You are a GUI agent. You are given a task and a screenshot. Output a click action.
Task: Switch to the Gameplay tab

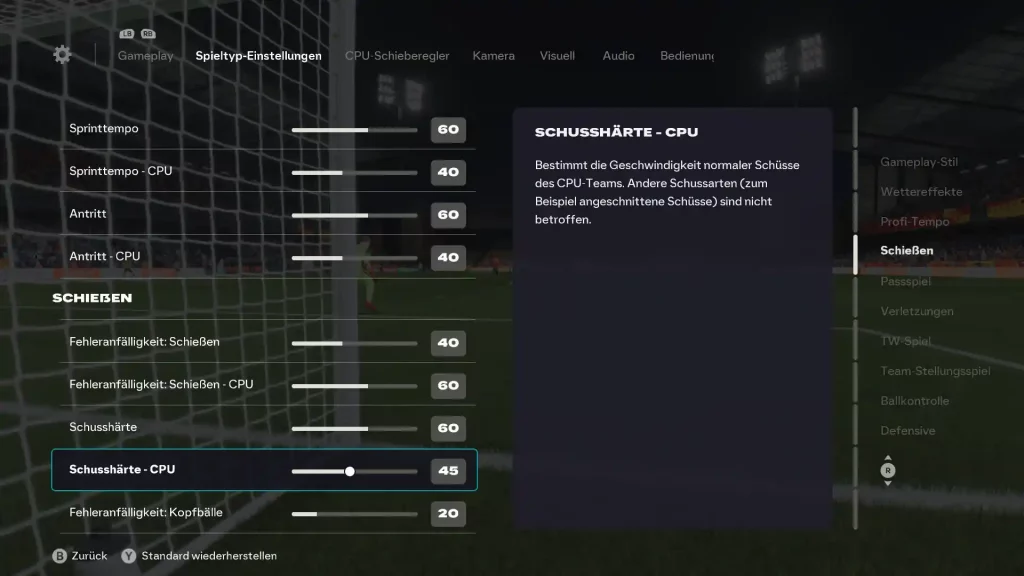tap(145, 56)
